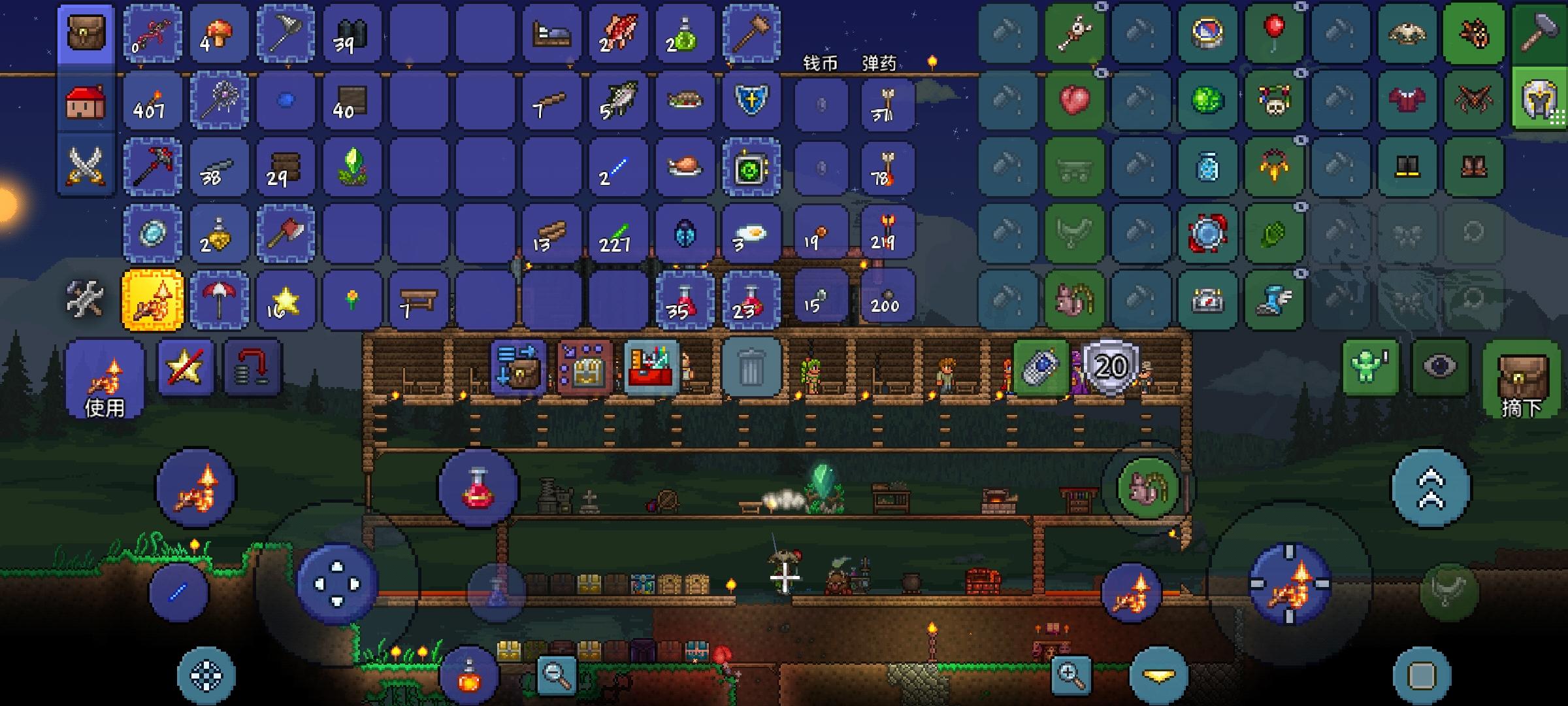This screenshot has width=1568, height=706.
Task: Sort inventory with the red arrow icon
Action: [x=250, y=367]
